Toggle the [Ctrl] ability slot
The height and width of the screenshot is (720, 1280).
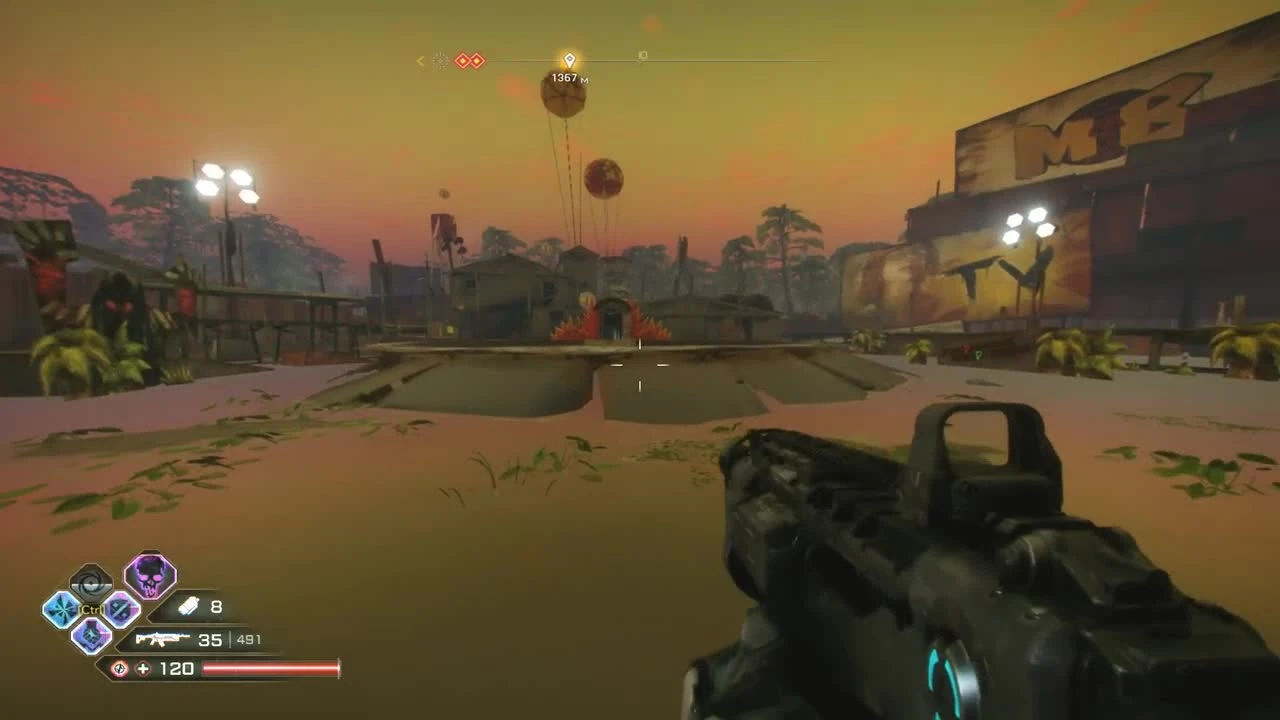tap(90, 609)
